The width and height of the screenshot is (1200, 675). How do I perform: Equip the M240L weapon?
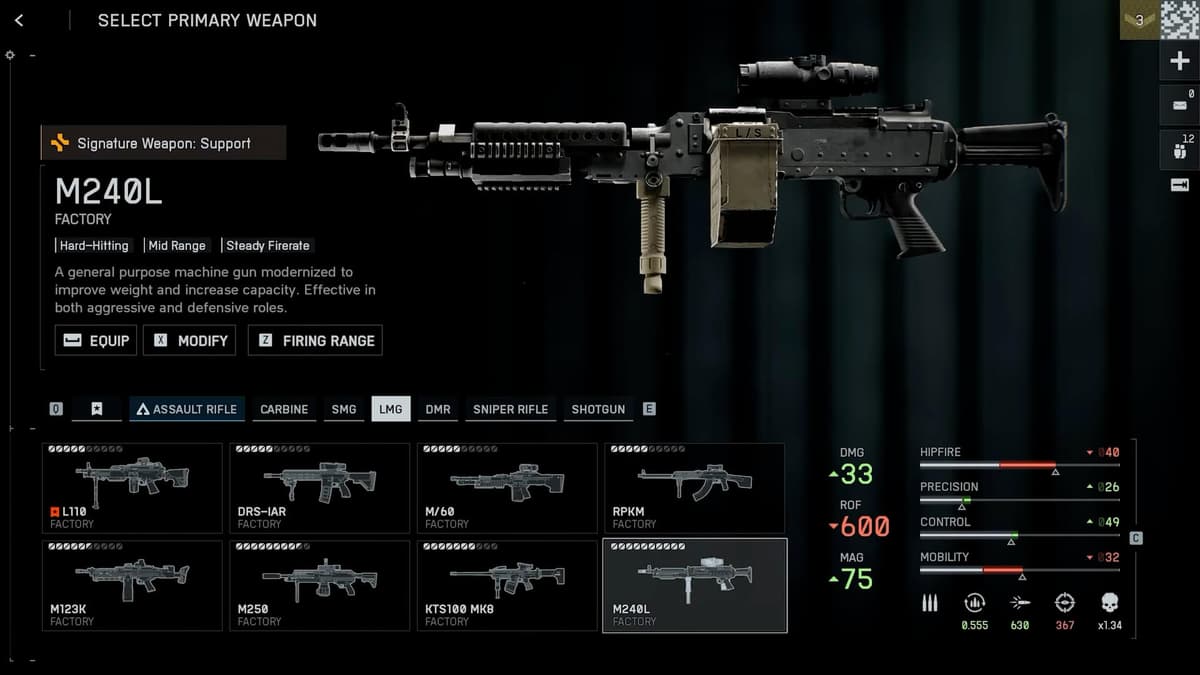coord(96,340)
